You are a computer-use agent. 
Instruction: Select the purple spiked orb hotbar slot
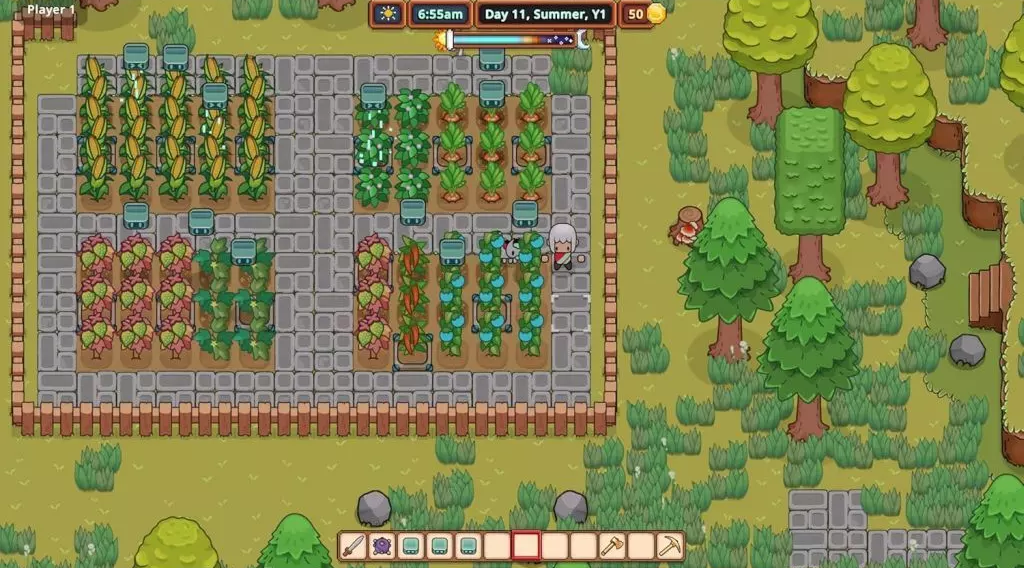click(x=382, y=546)
